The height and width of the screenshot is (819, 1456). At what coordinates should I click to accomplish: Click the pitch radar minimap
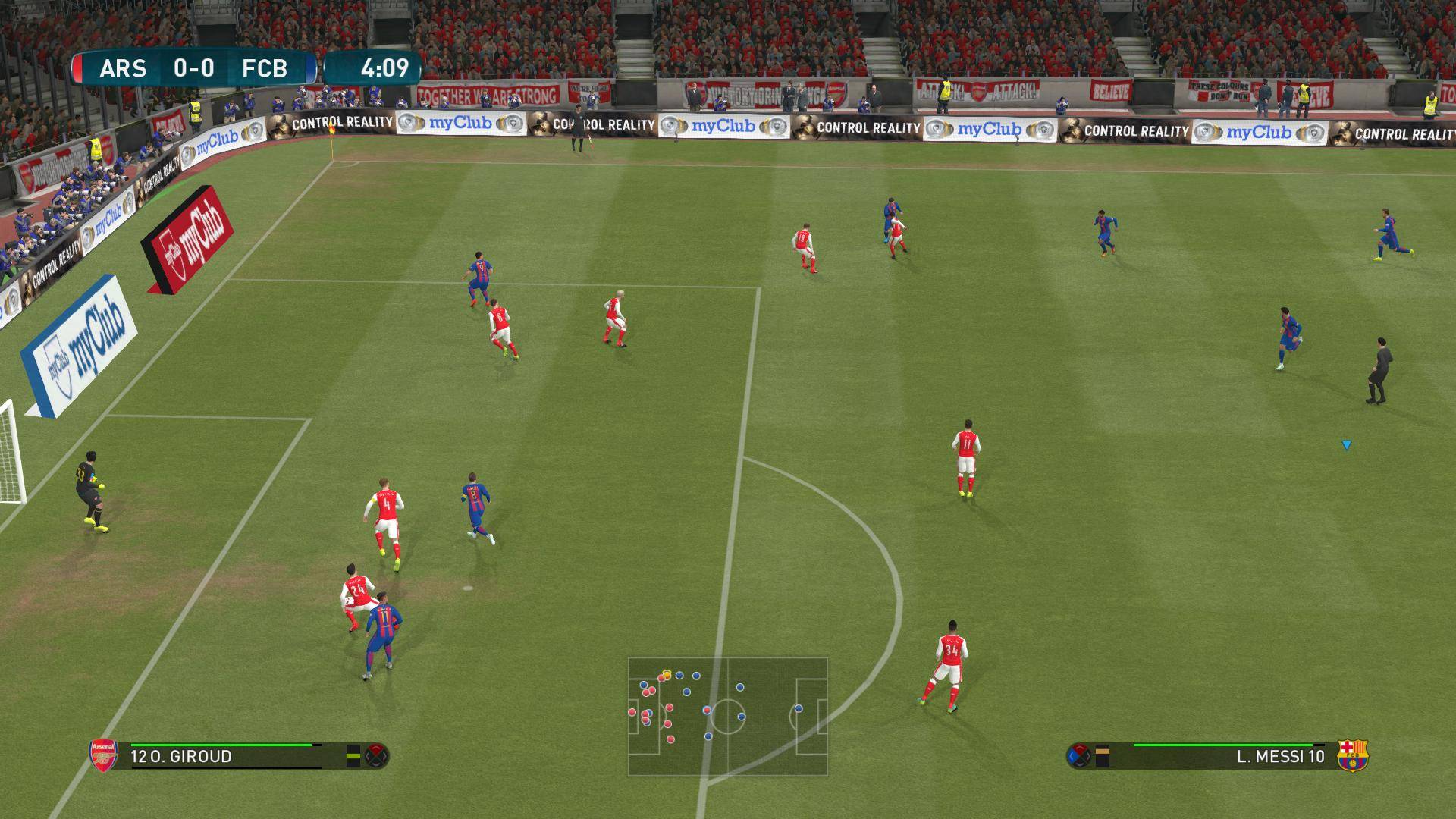click(727, 716)
